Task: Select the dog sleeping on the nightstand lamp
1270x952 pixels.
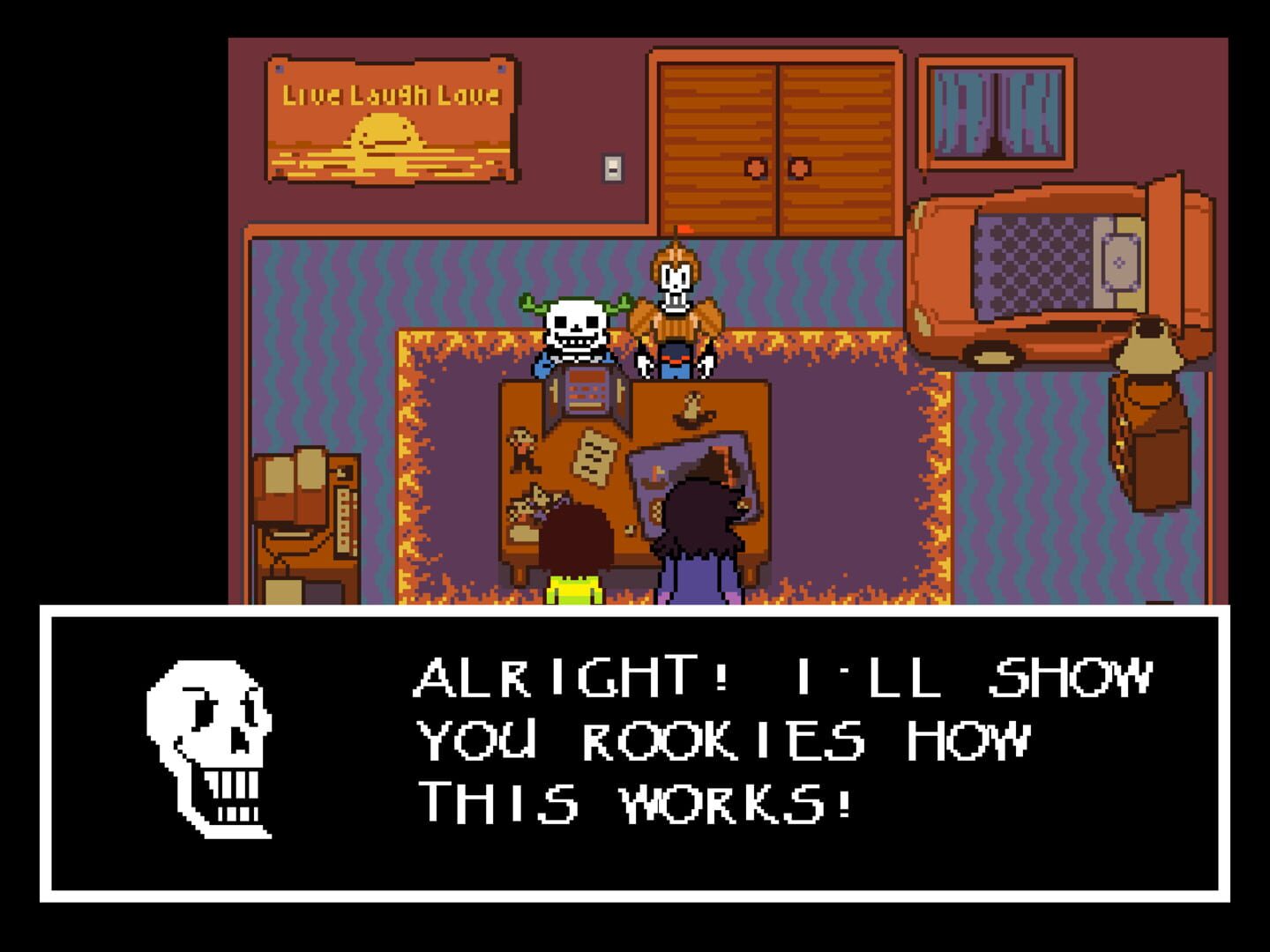Action: (1150, 344)
